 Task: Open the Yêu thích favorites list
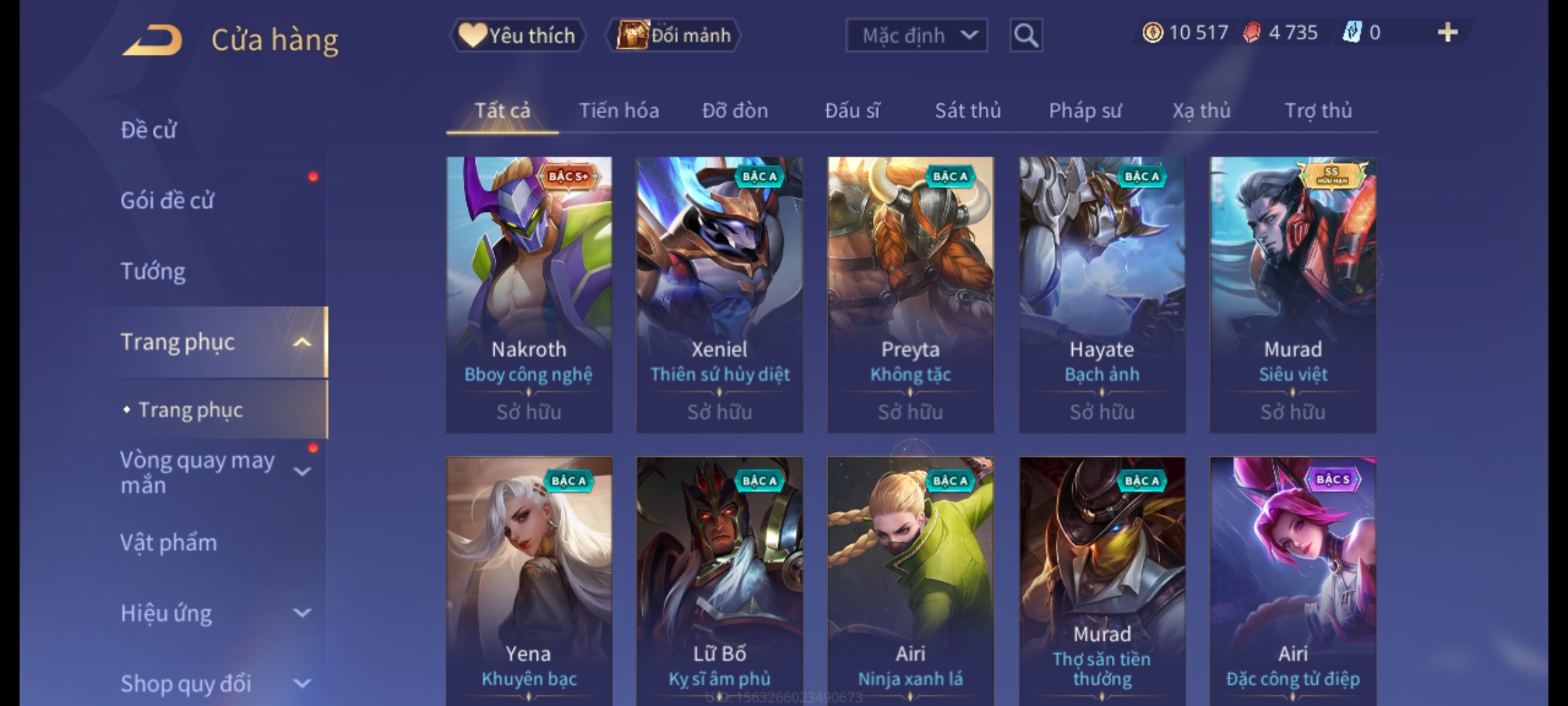[x=518, y=35]
